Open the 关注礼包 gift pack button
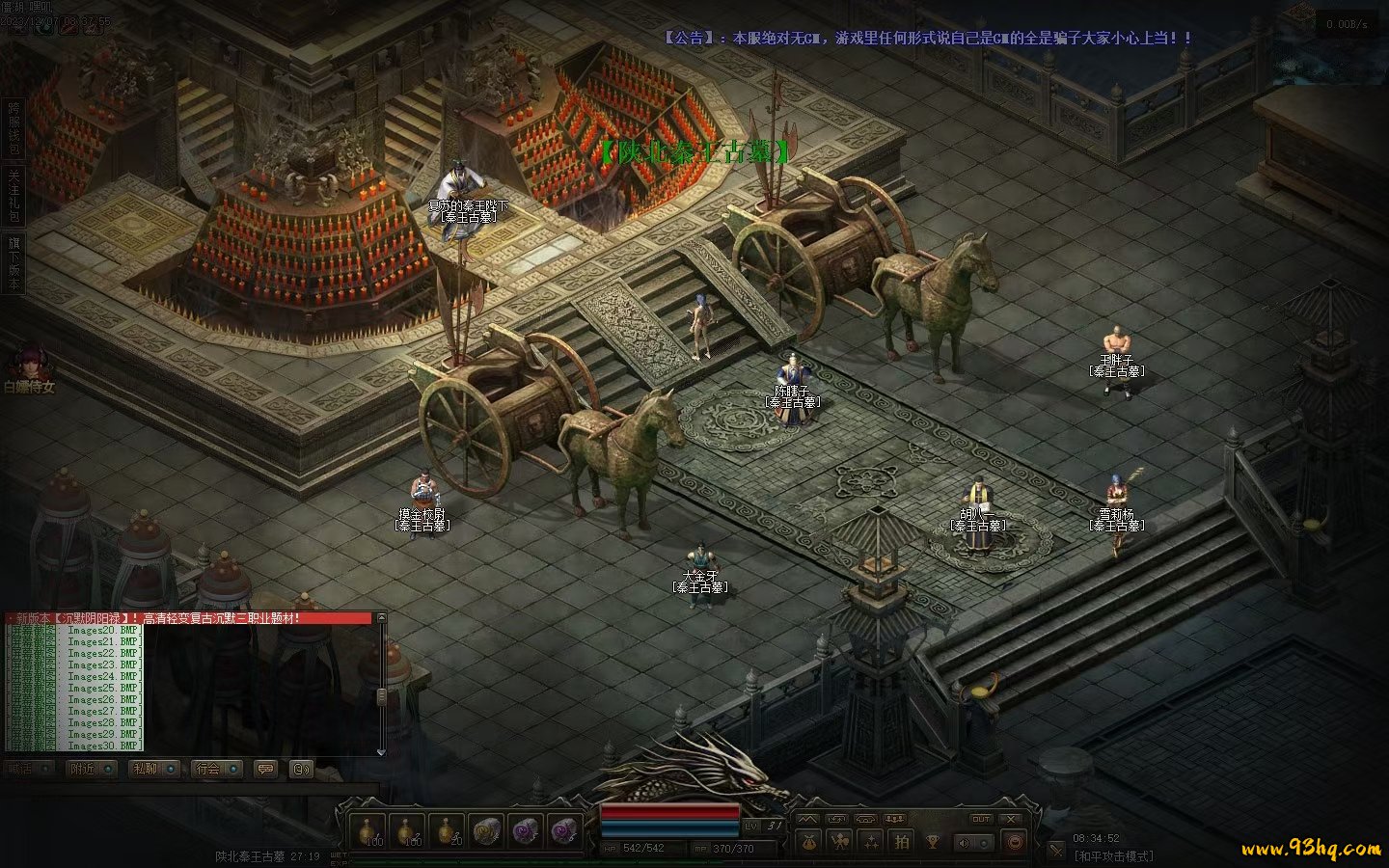The width and height of the screenshot is (1389, 868). [14, 196]
